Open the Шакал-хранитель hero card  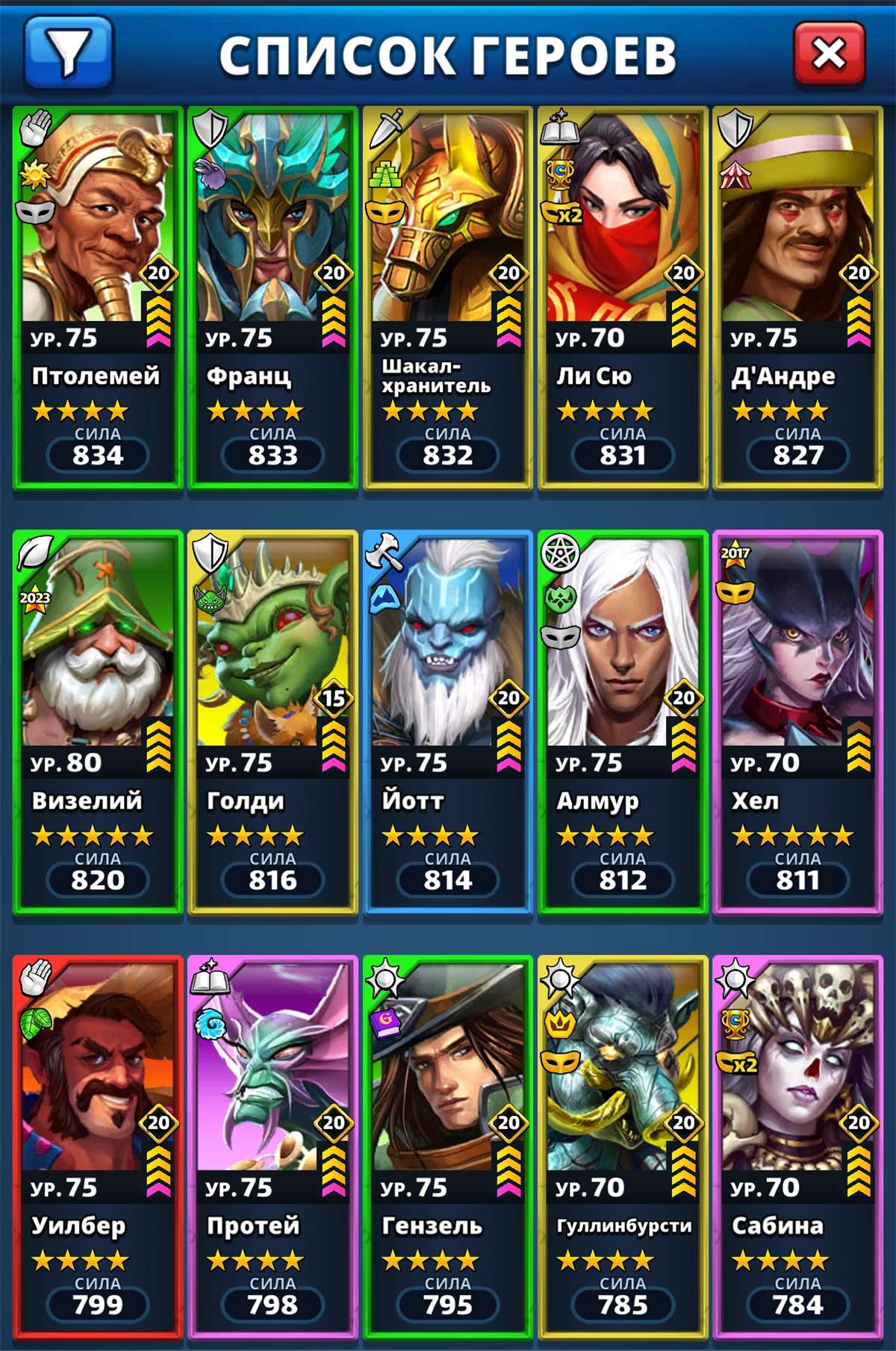[448, 299]
